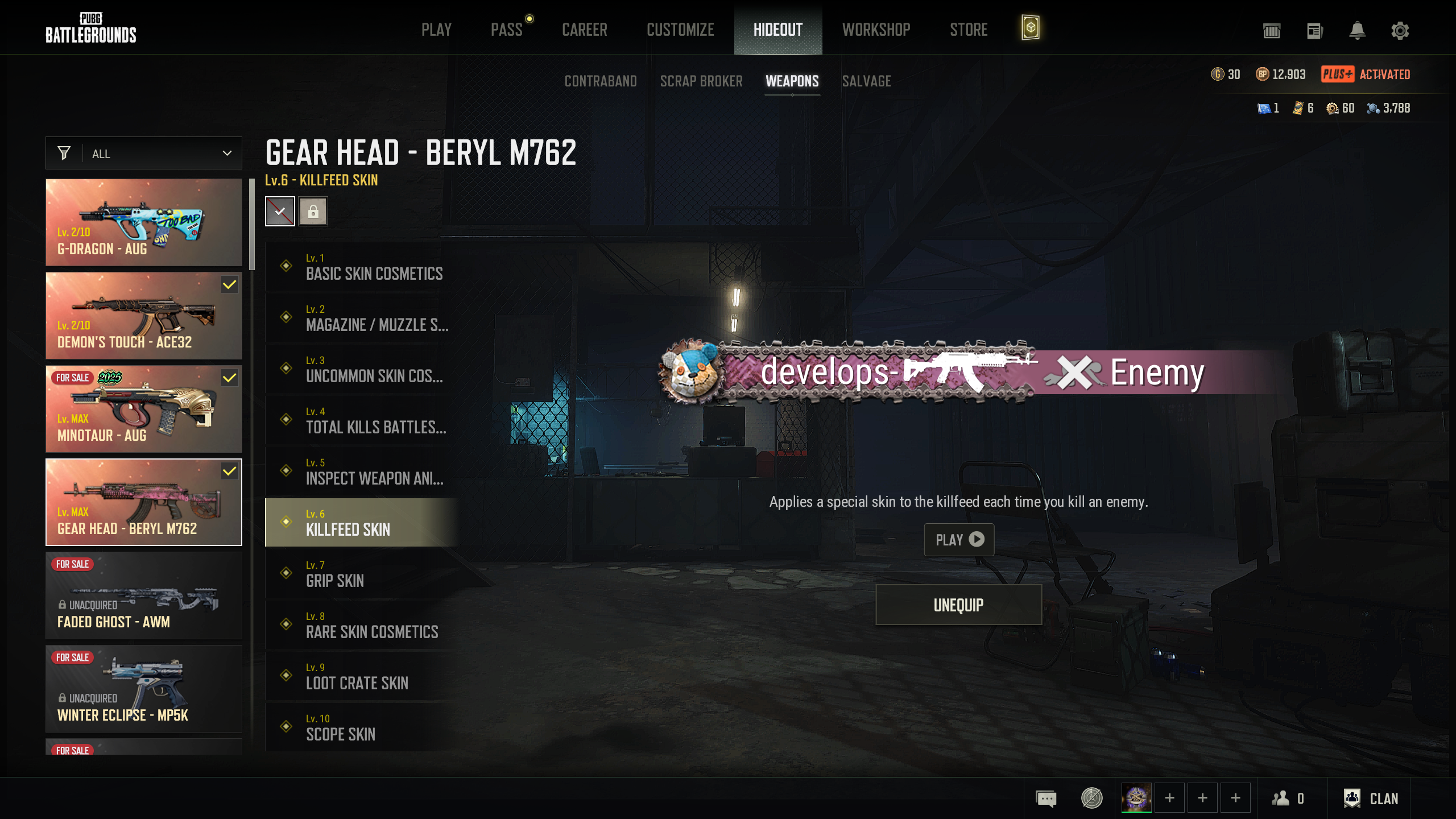Open the notifications bell
The image size is (1456, 819).
pyautogui.click(x=1357, y=31)
